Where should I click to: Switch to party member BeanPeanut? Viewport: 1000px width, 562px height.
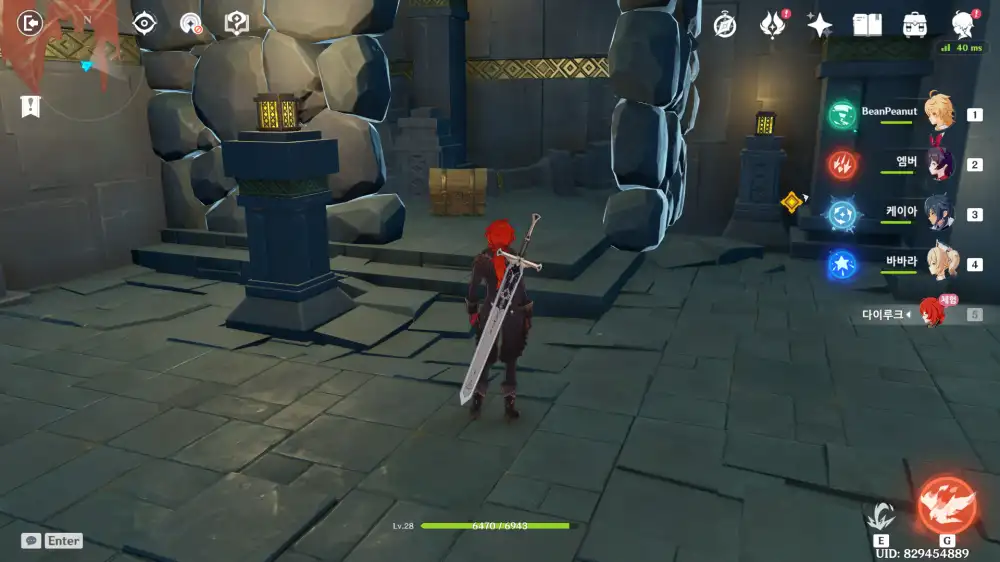point(937,113)
